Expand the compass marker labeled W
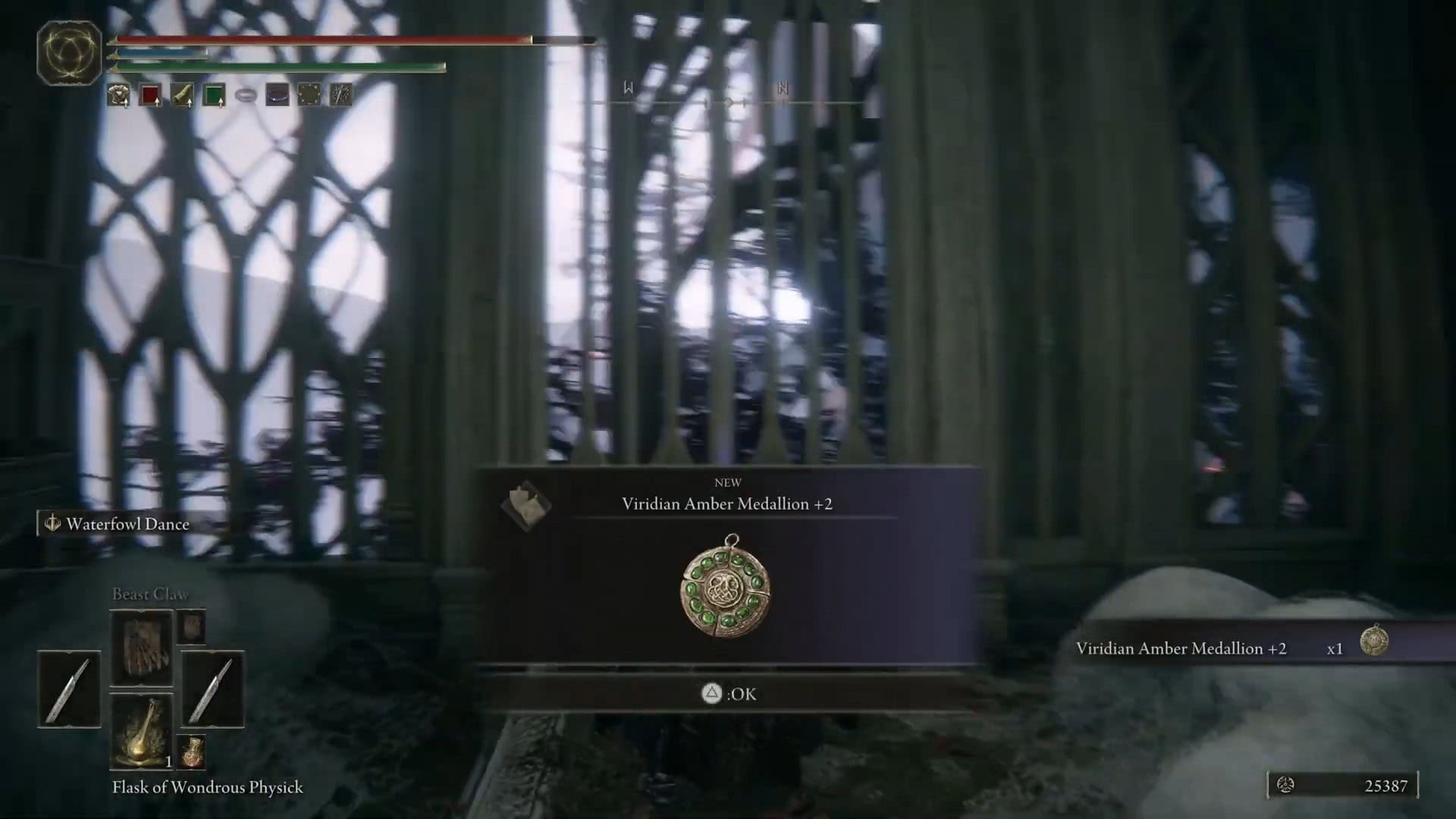Viewport: 1456px width, 819px height. (626, 86)
